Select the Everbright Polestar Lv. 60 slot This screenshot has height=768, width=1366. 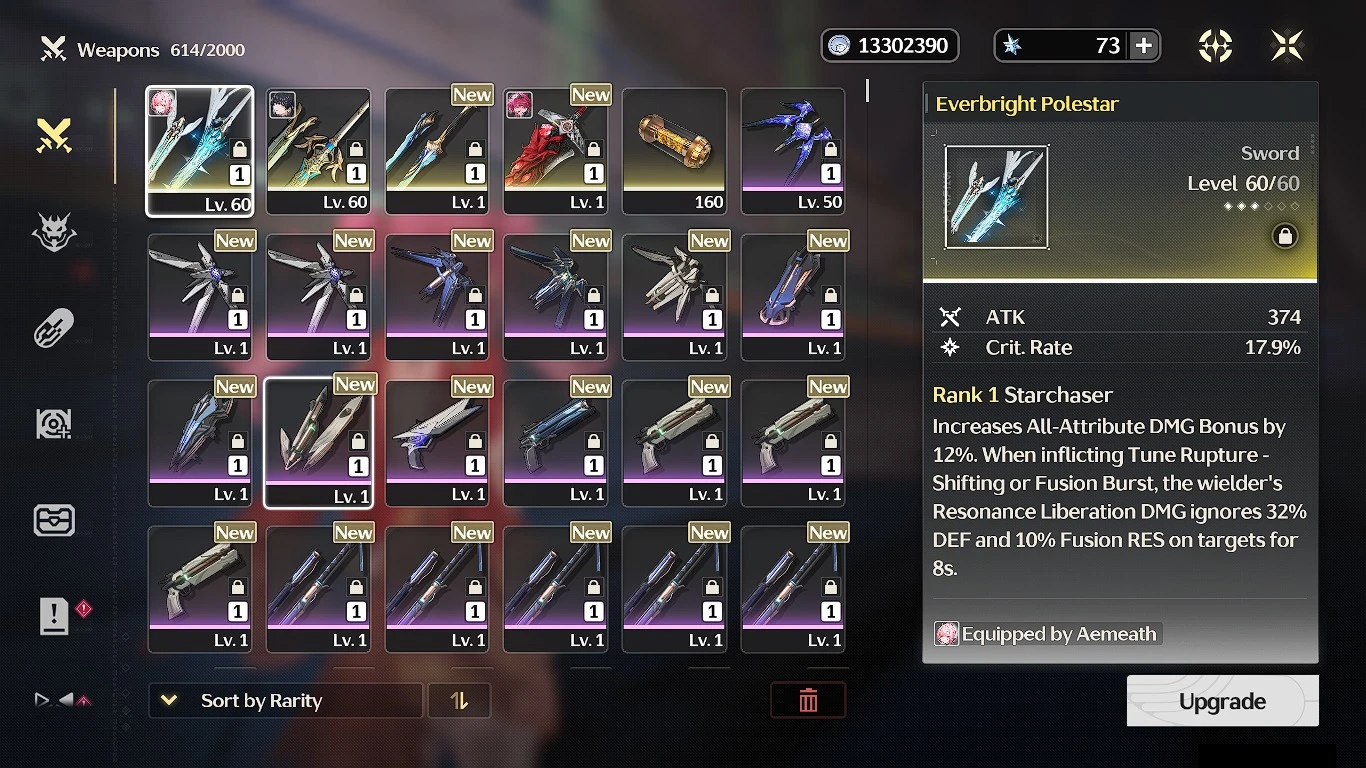tap(200, 150)
